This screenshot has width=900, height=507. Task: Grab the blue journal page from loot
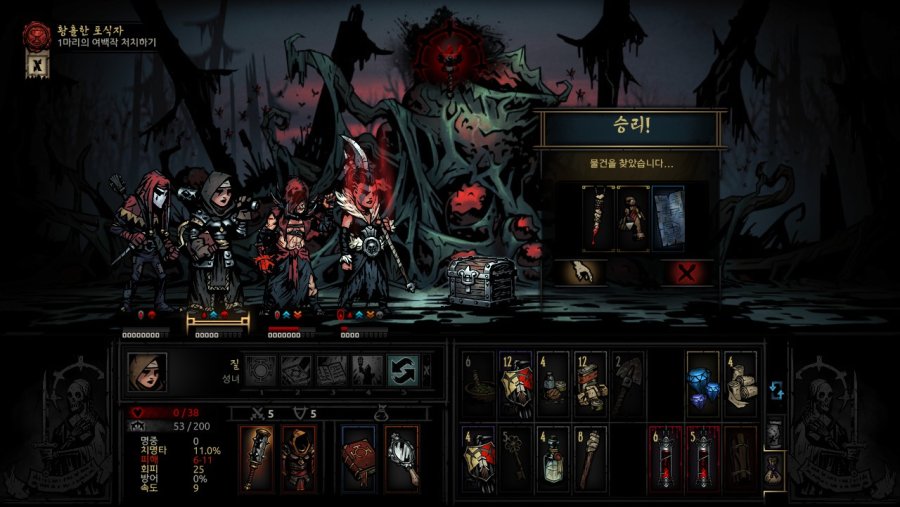(669, 218)
